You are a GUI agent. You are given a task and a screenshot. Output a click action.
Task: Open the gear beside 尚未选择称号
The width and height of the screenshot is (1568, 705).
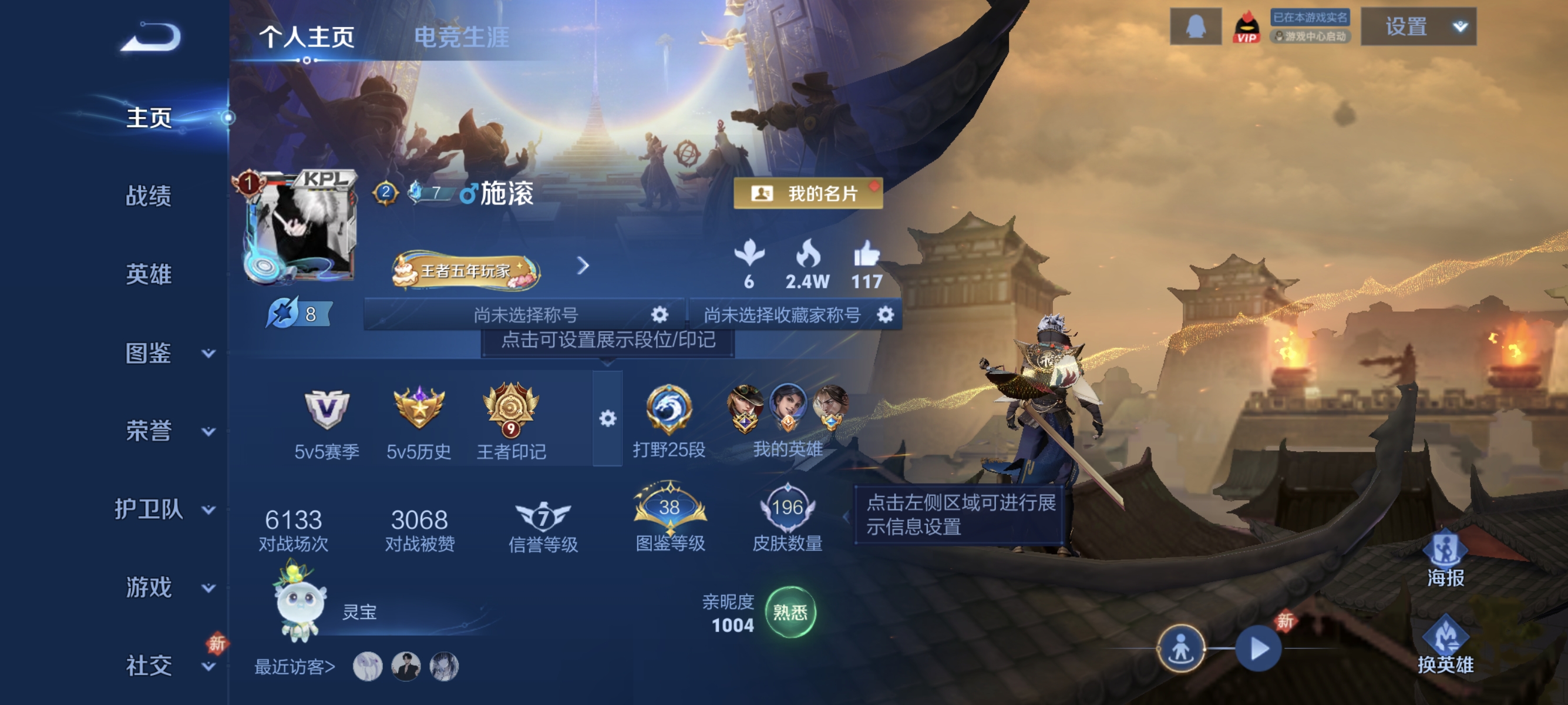(660, 315)
